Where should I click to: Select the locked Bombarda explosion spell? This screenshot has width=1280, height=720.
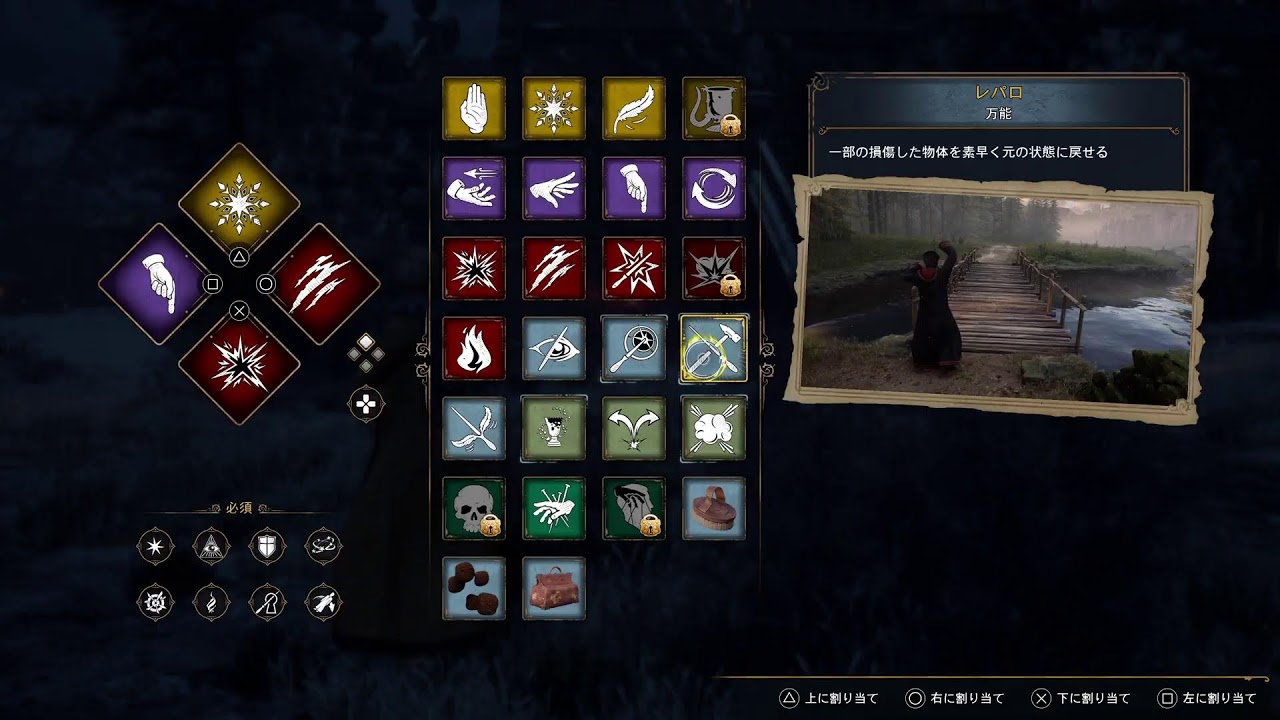click(714, 268)
